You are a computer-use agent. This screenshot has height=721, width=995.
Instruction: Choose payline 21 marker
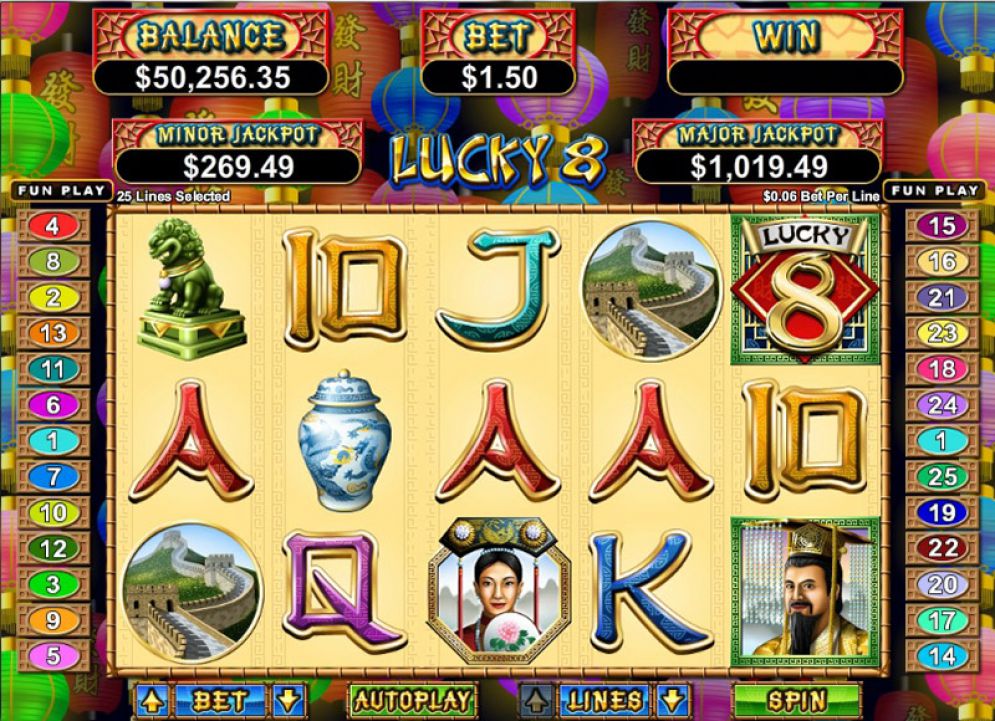(x=941, y=297)
